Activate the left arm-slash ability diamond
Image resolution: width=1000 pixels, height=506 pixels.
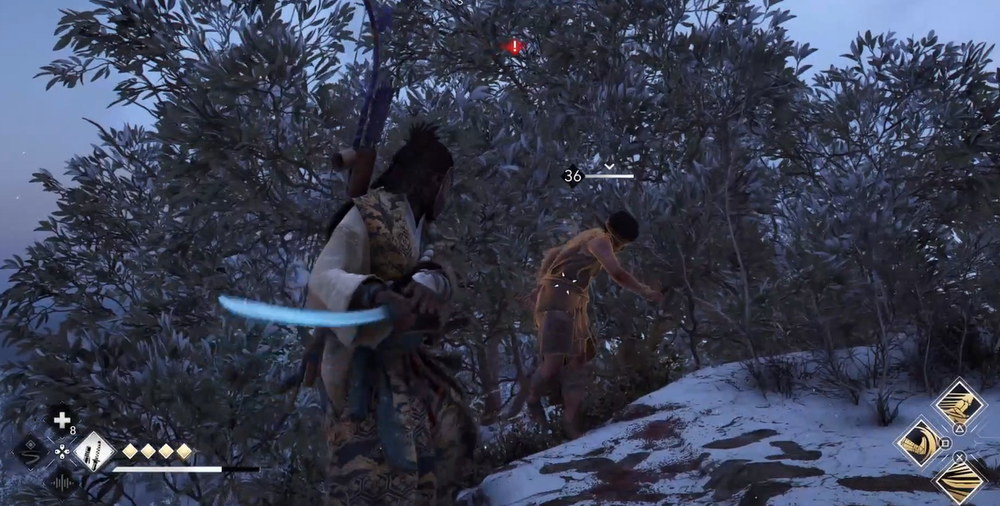[x=920, y=442]
